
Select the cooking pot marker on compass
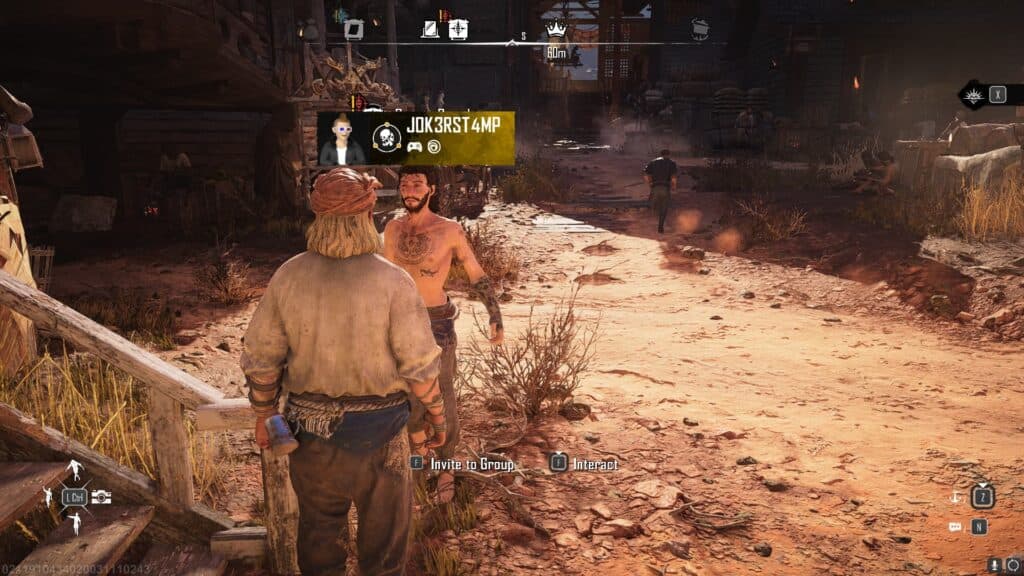[x=700, y=30]
